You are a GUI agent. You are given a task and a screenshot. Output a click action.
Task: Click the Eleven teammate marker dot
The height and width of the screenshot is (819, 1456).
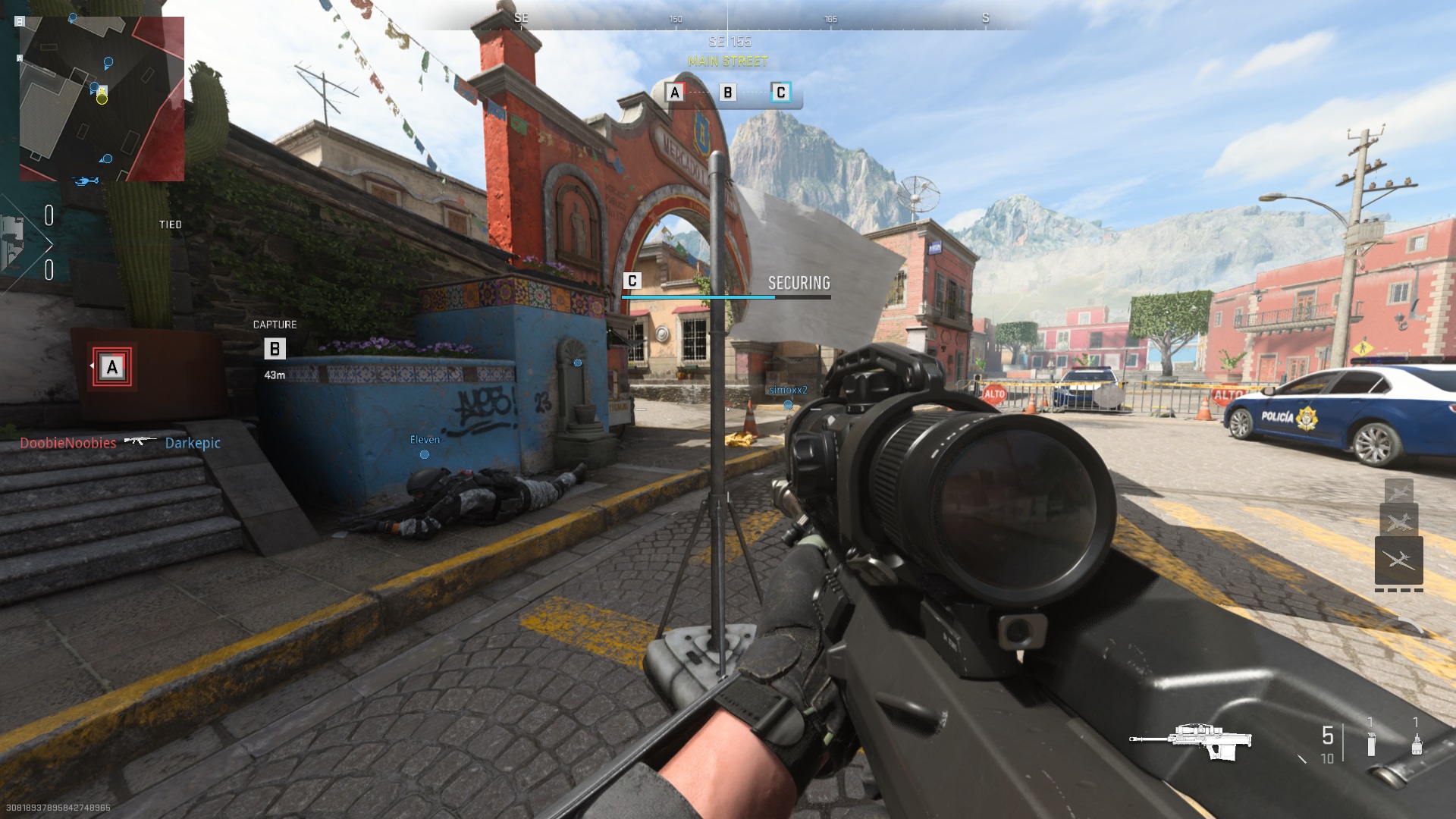pos(423,455)
